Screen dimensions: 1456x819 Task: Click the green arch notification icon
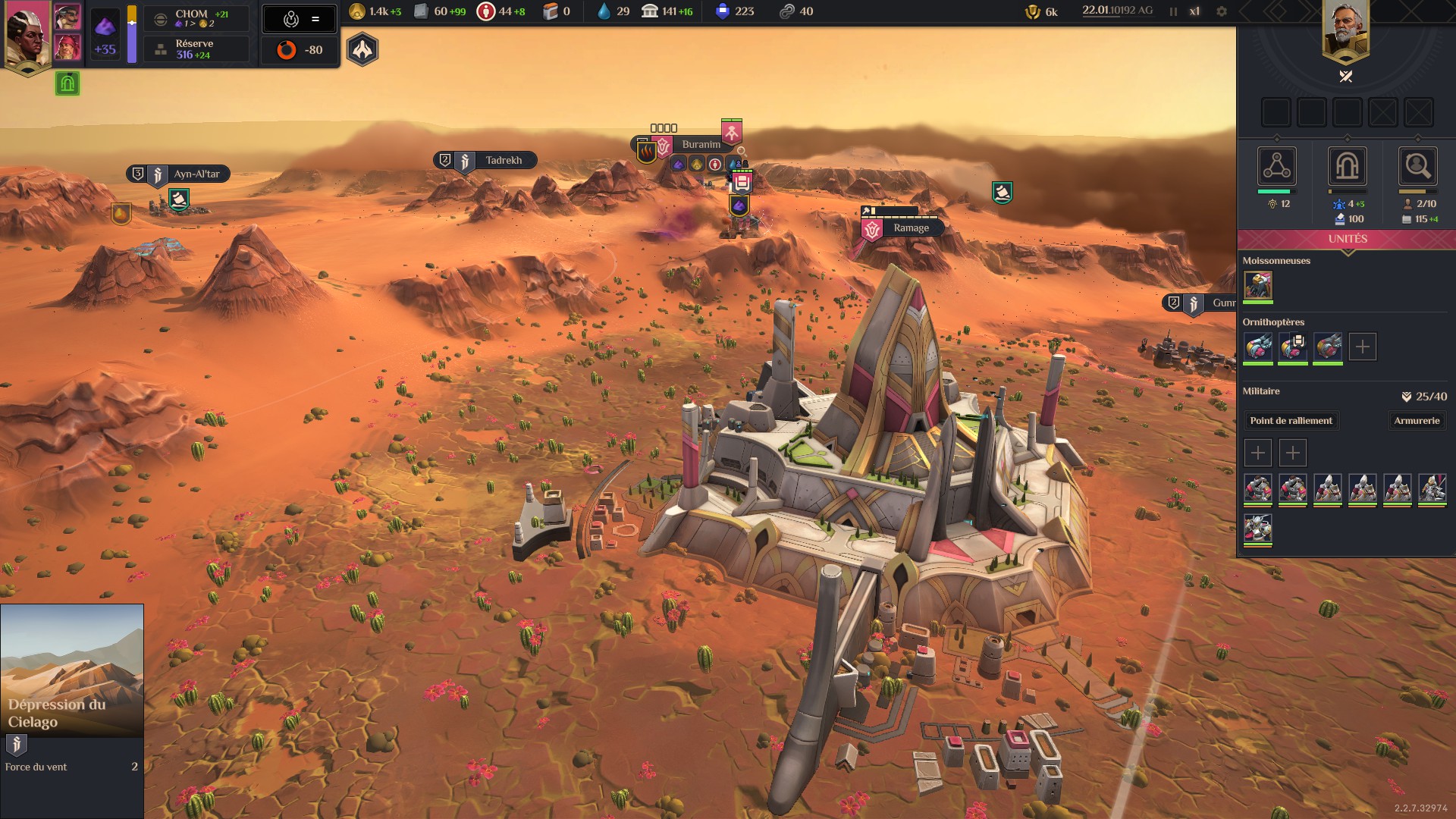67,83
